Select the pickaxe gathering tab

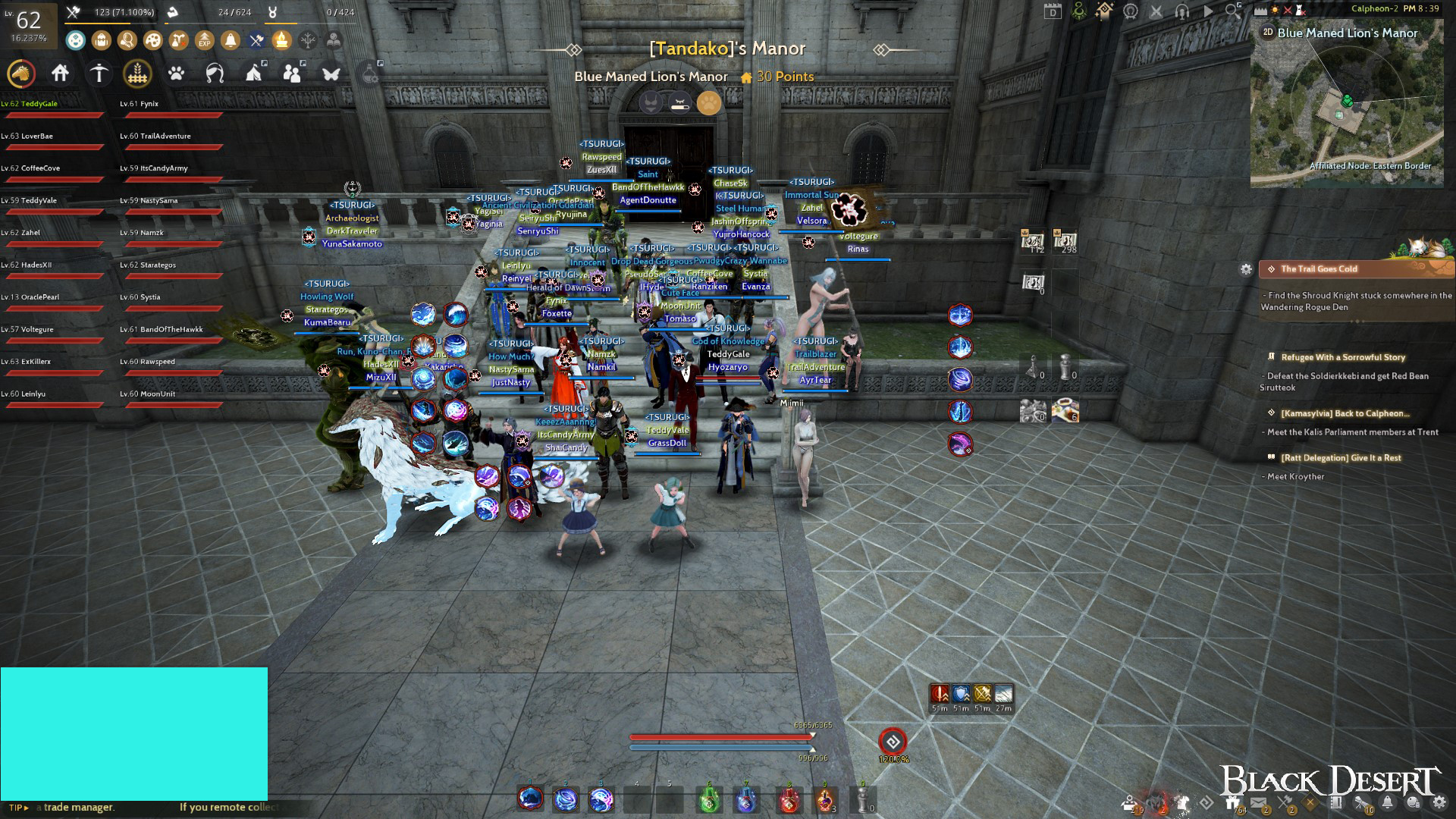point(99,75)
